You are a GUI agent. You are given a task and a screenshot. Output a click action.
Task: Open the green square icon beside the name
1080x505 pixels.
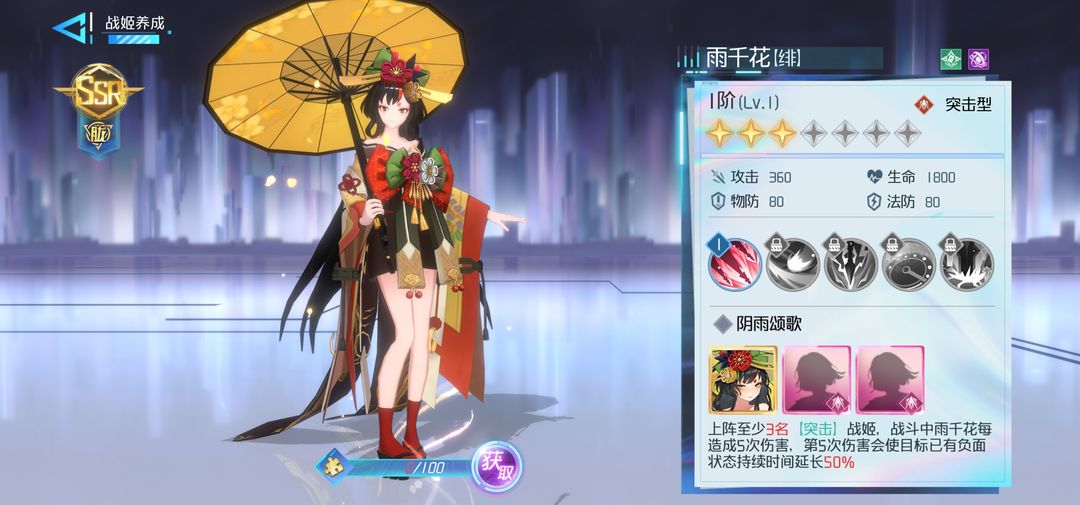tap(950, 59)
